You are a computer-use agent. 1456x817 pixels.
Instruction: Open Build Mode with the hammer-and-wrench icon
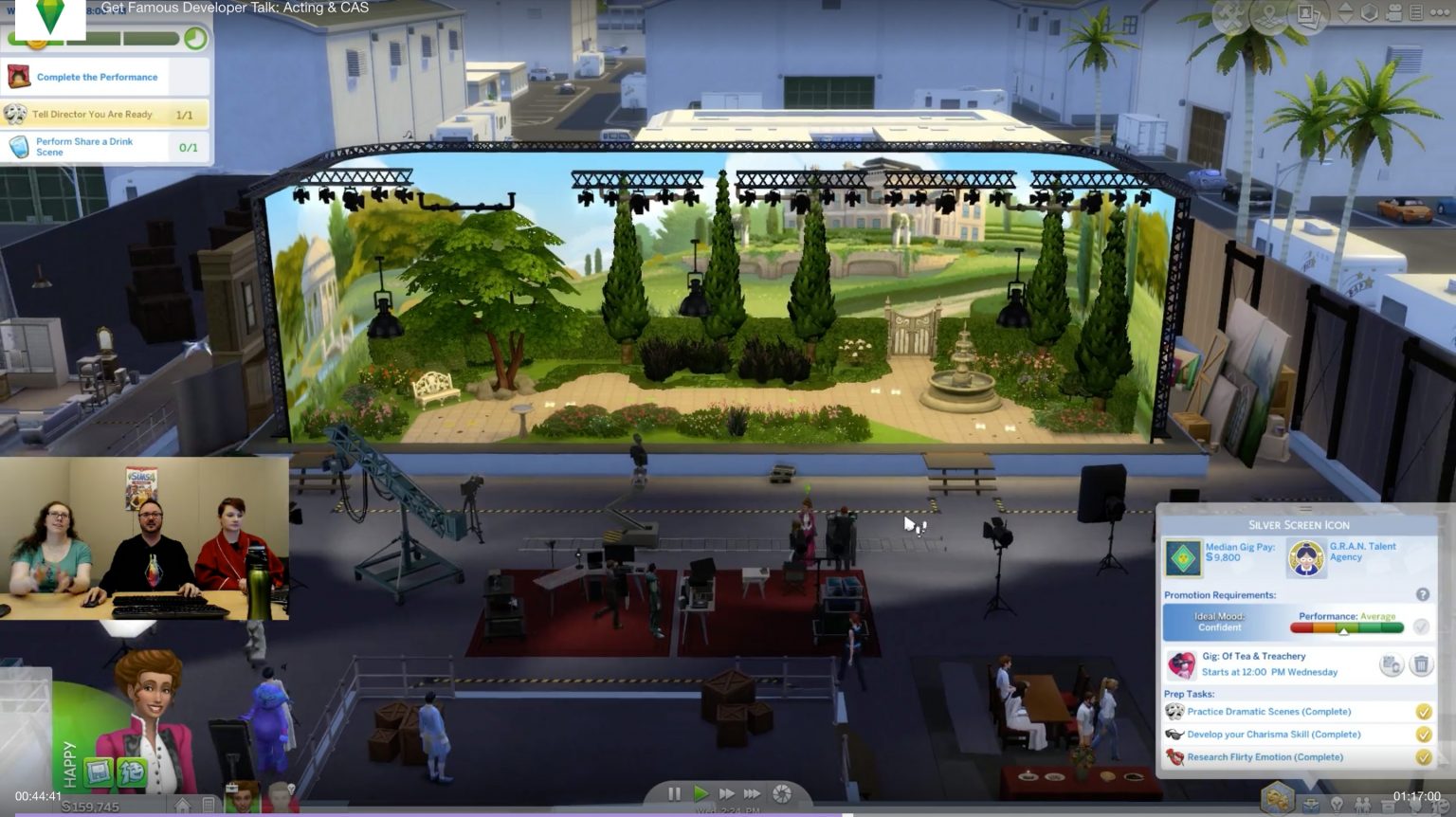tap(1228, 14)
